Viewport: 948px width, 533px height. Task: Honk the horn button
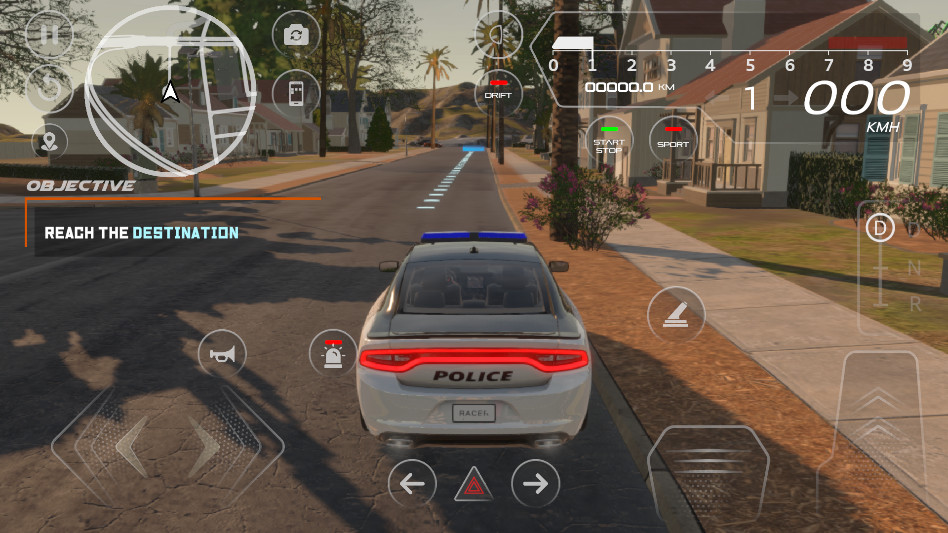(x=222, y=353)
